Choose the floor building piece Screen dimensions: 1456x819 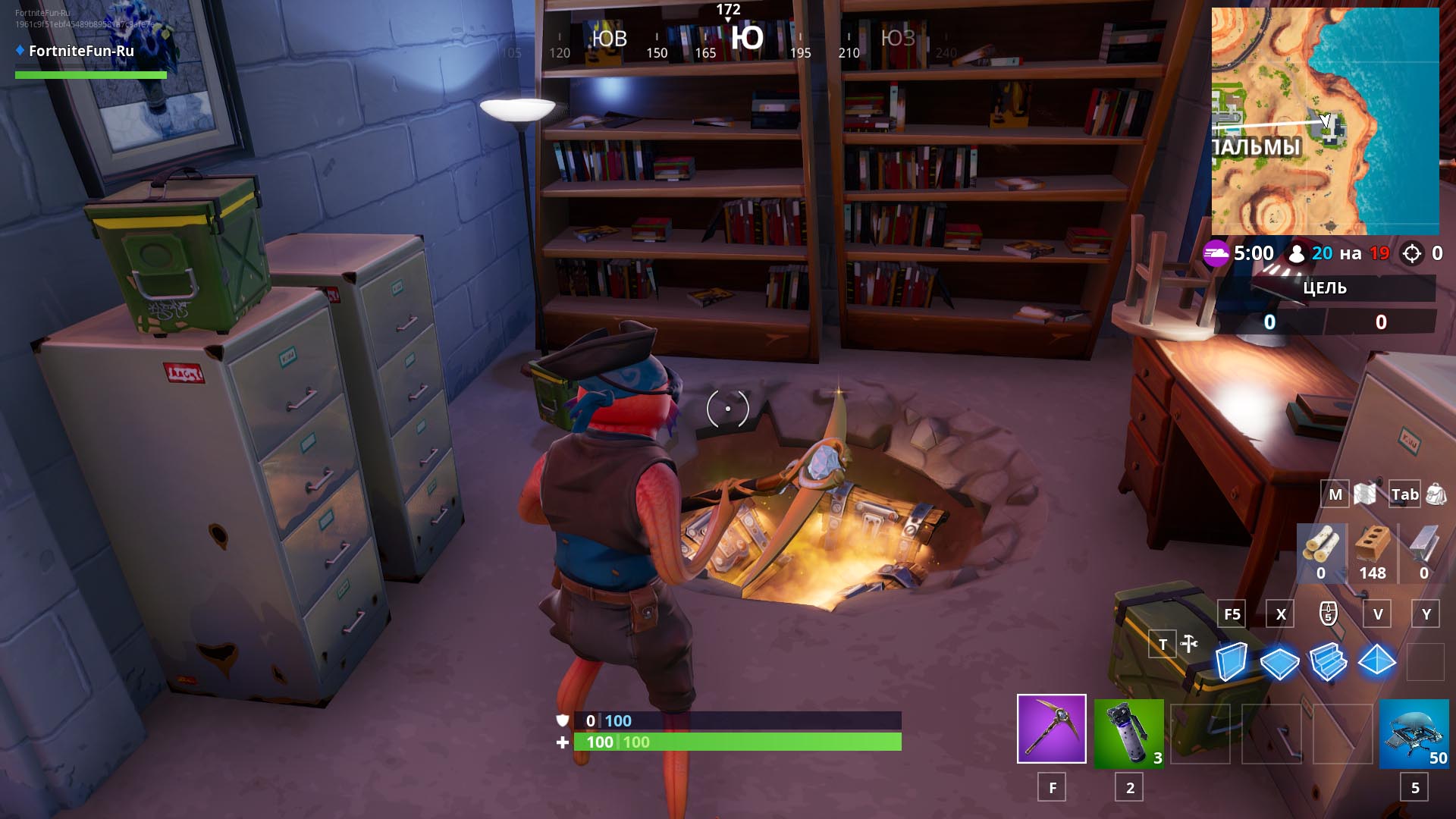coord(1279,662)
